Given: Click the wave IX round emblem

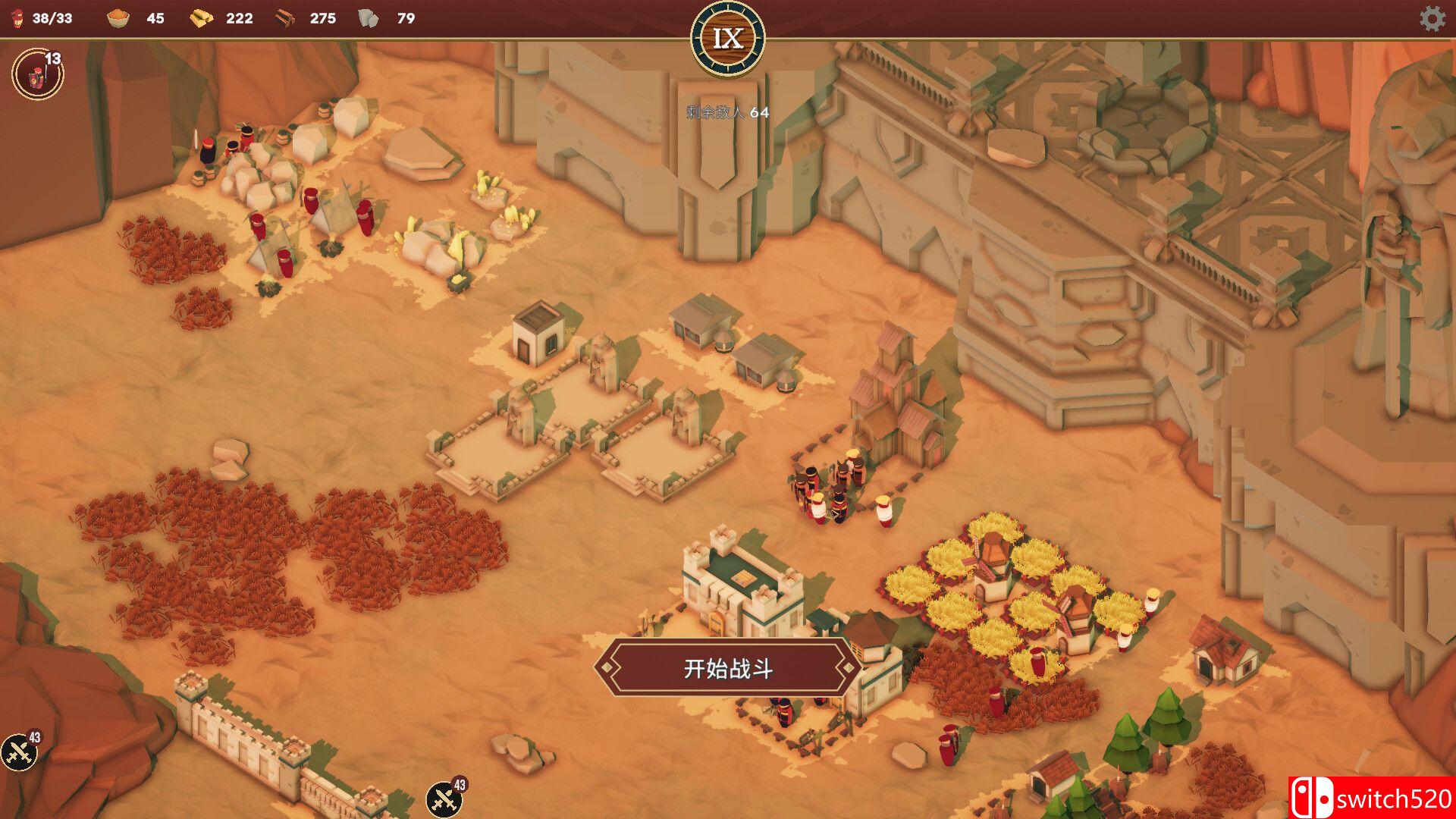Looking at the screenshot, I should 728,38.
